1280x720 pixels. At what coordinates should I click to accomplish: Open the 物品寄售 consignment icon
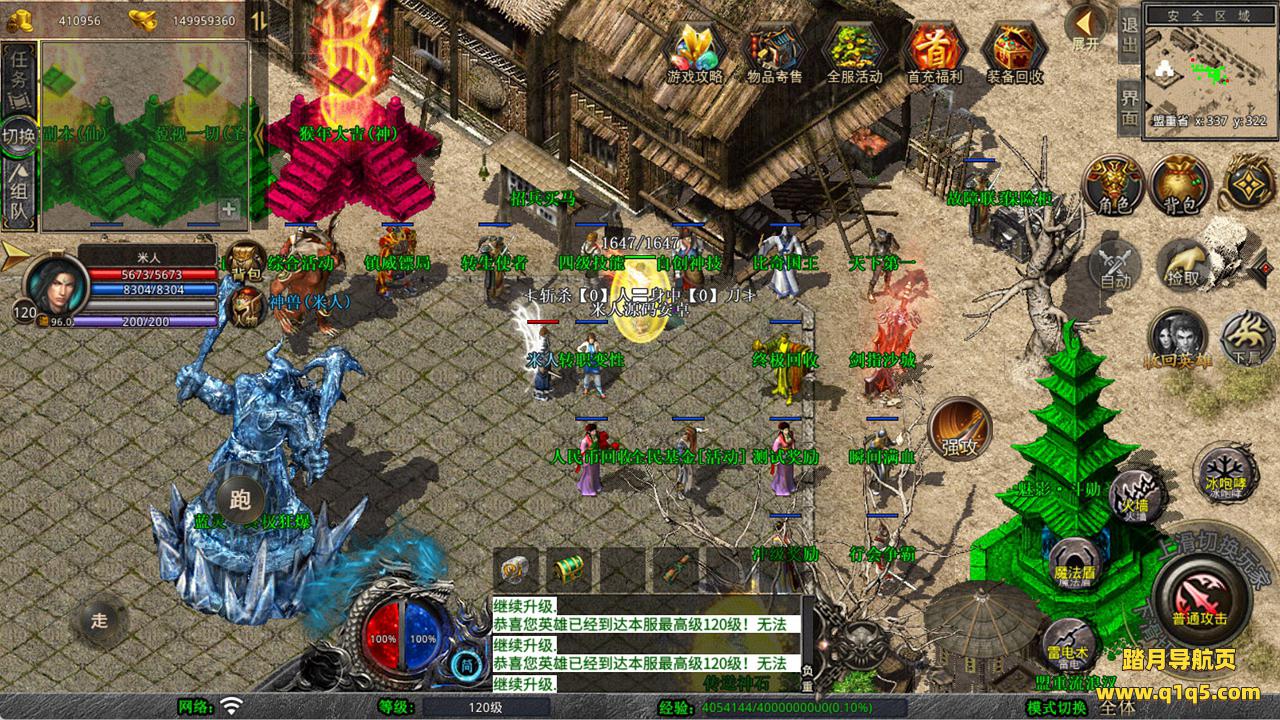point(774,50)
